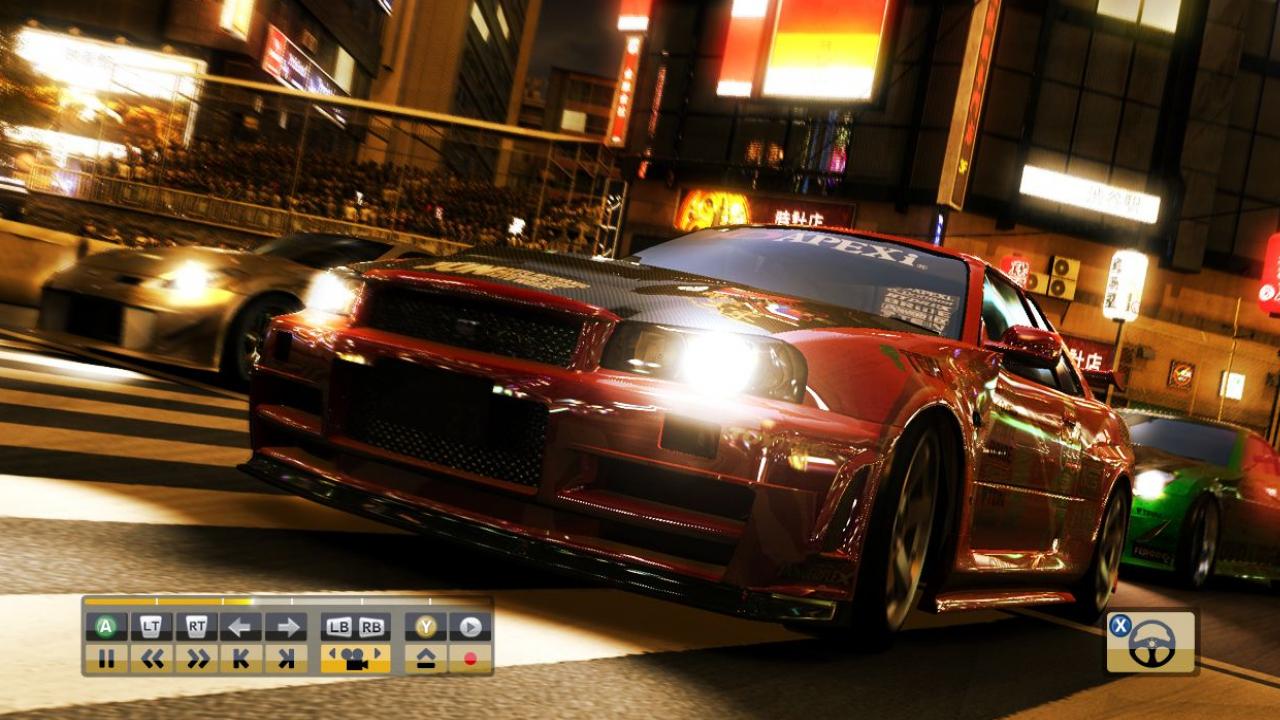Click the blue X button prompt
Screen dimensions: 1280x720
pyautogui.click(x=1119, y=626)
